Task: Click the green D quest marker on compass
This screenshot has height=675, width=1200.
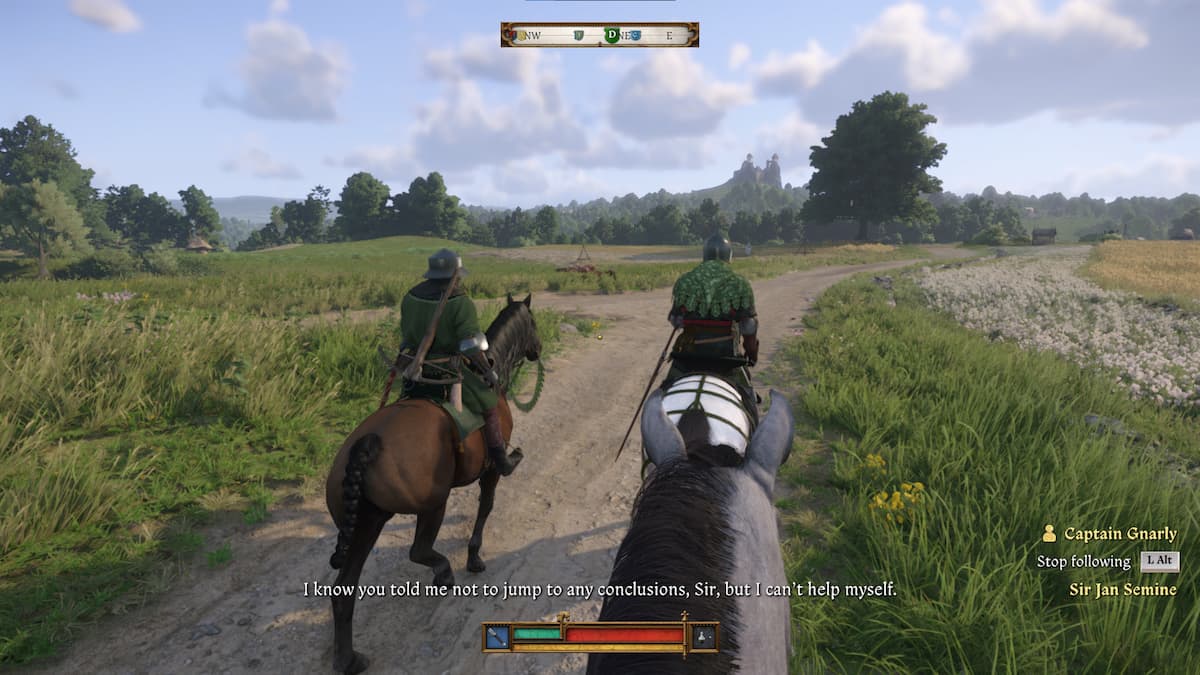Action: 611,35
